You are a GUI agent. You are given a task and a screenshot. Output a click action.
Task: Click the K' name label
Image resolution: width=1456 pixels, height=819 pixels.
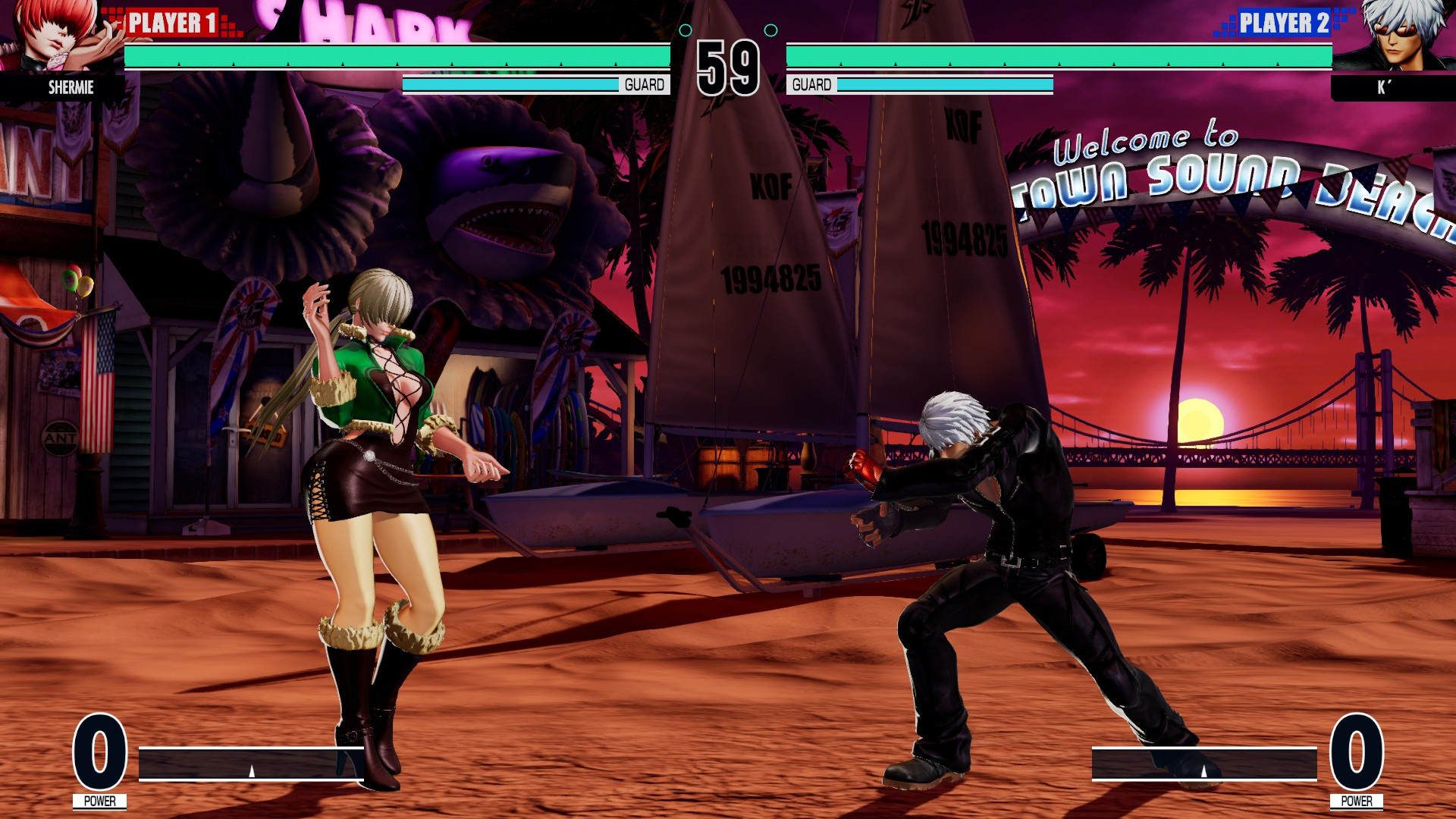1382,88
